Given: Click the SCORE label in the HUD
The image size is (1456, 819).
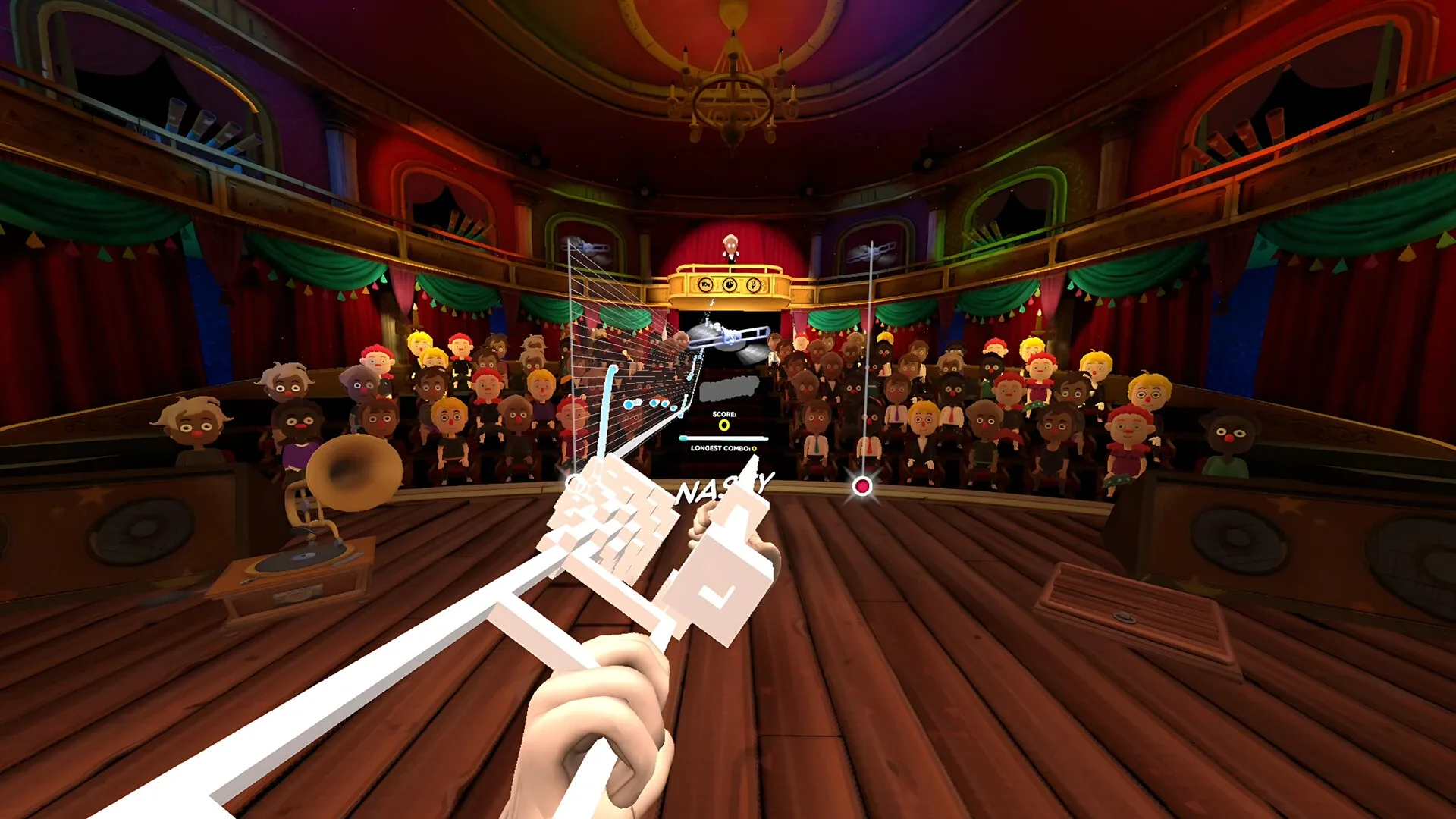Looking at the screenshot, I should [724, 414].
